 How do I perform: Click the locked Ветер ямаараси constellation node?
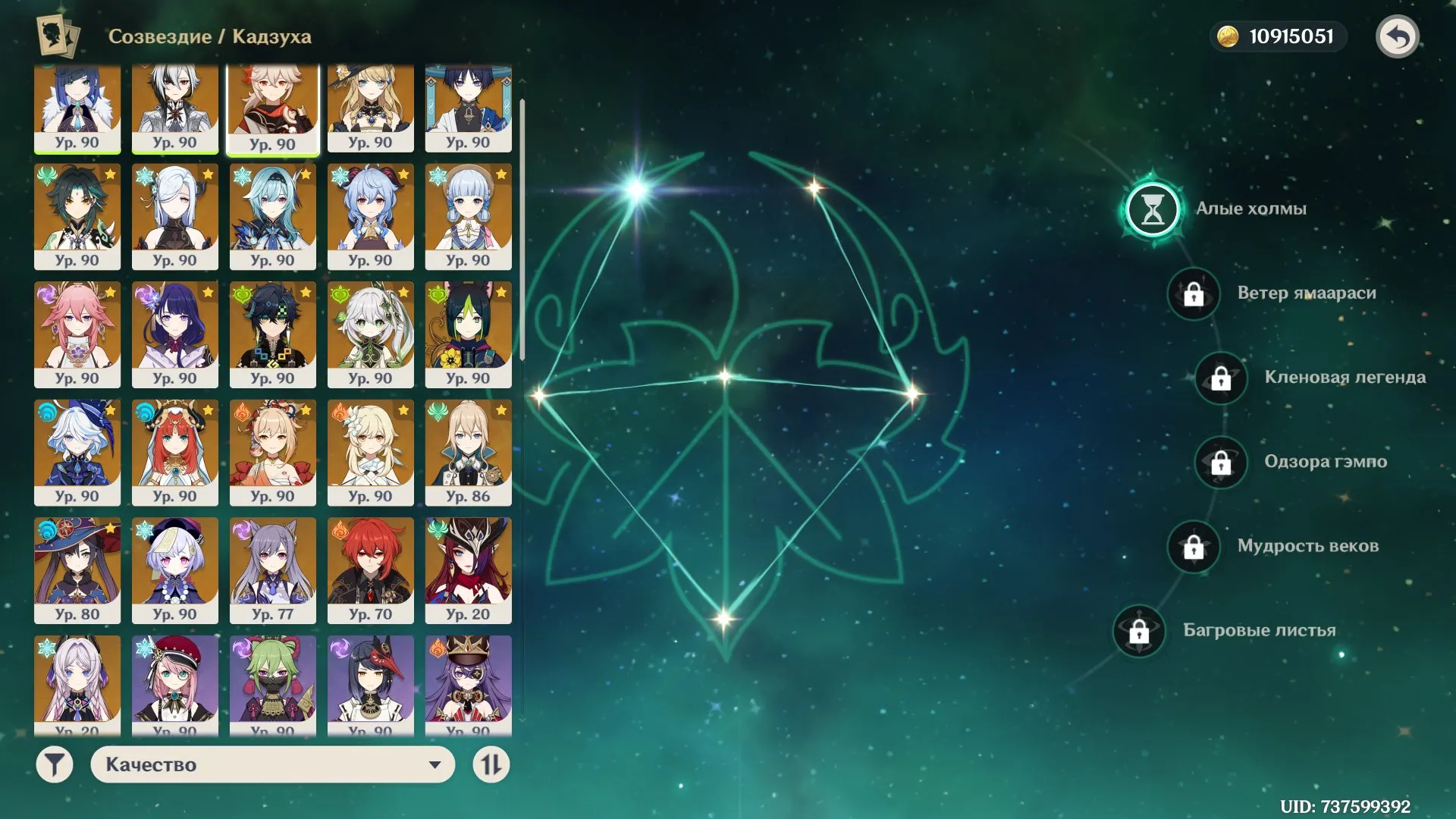[x=1193, y=294]
